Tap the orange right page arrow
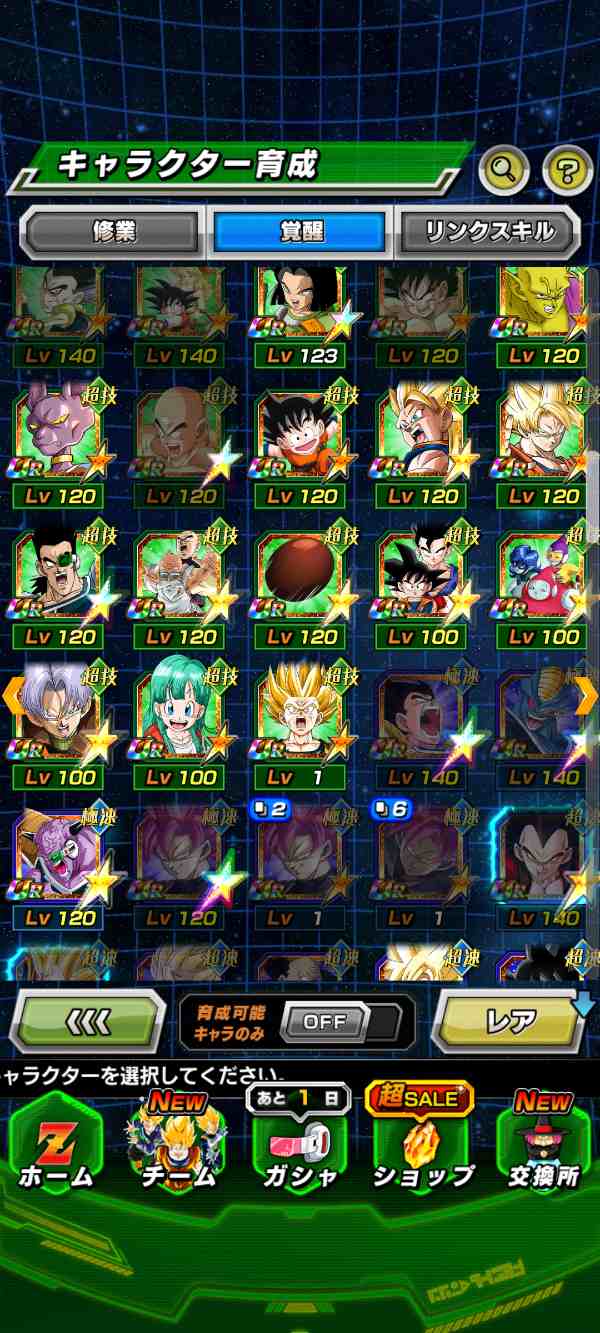 click(x=587, y=694)
